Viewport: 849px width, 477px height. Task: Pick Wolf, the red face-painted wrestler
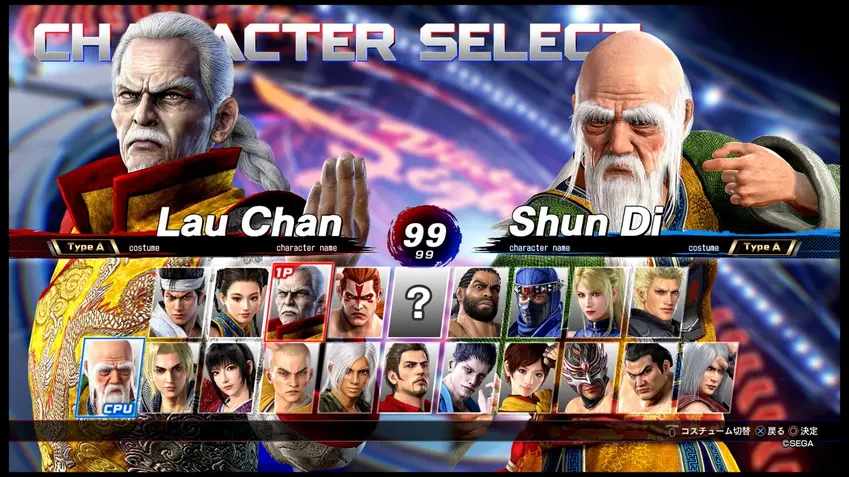[358, 302]
